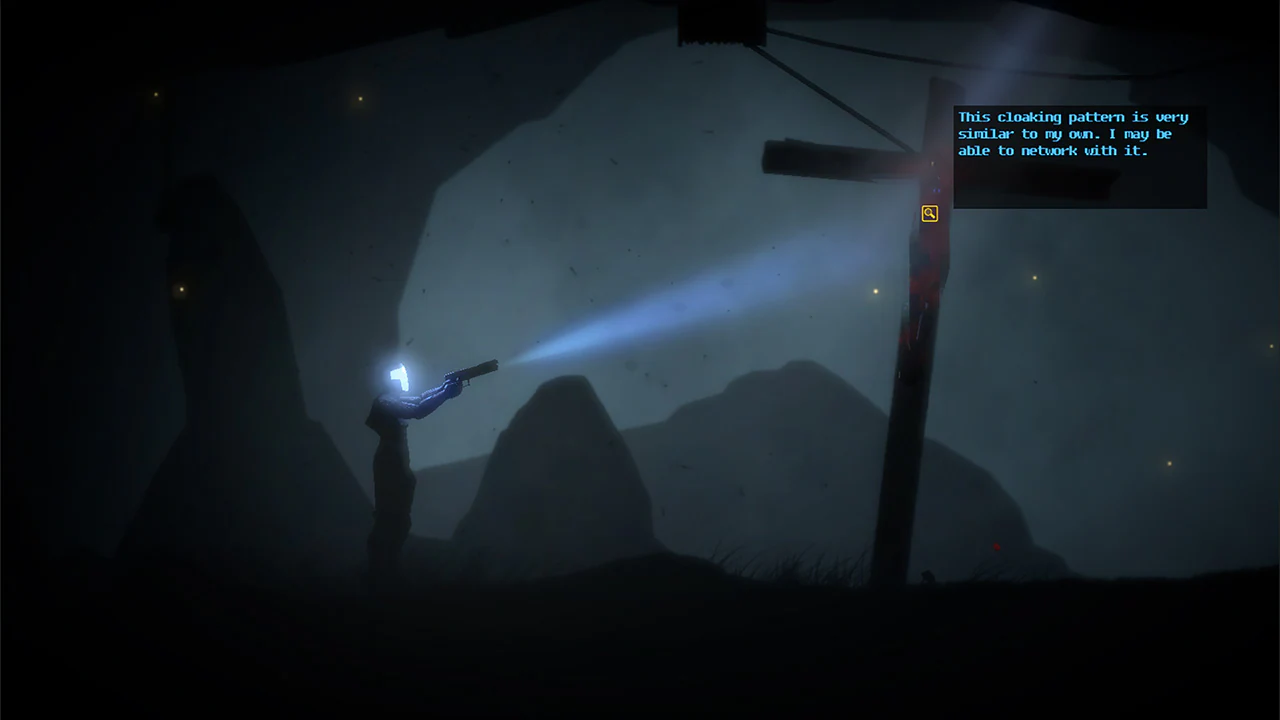
Task: Select the player character's body
Action: pyautogui.click(x=395, y=460)
